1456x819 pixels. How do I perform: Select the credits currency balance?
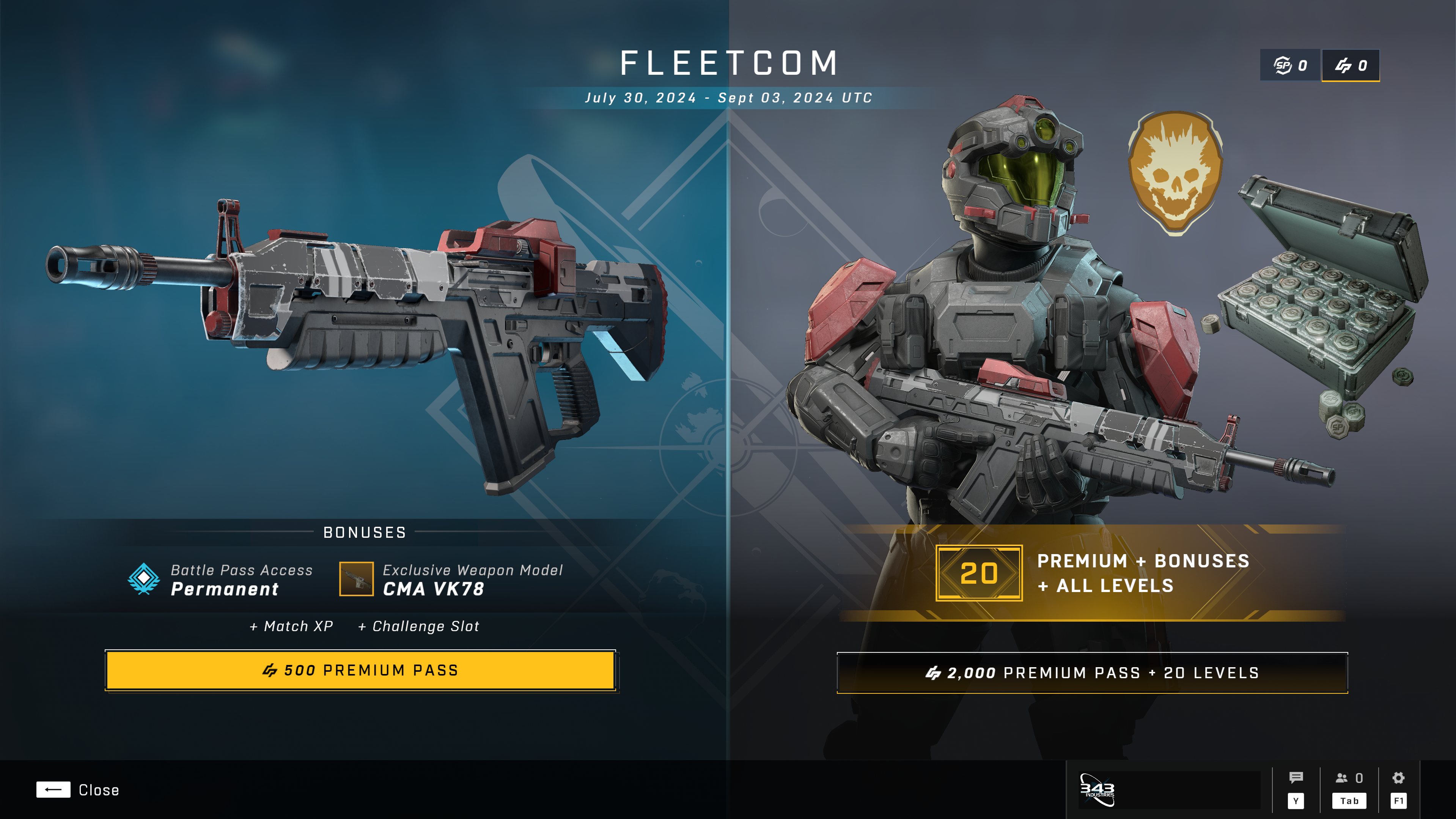click(x=1350, y=66)
